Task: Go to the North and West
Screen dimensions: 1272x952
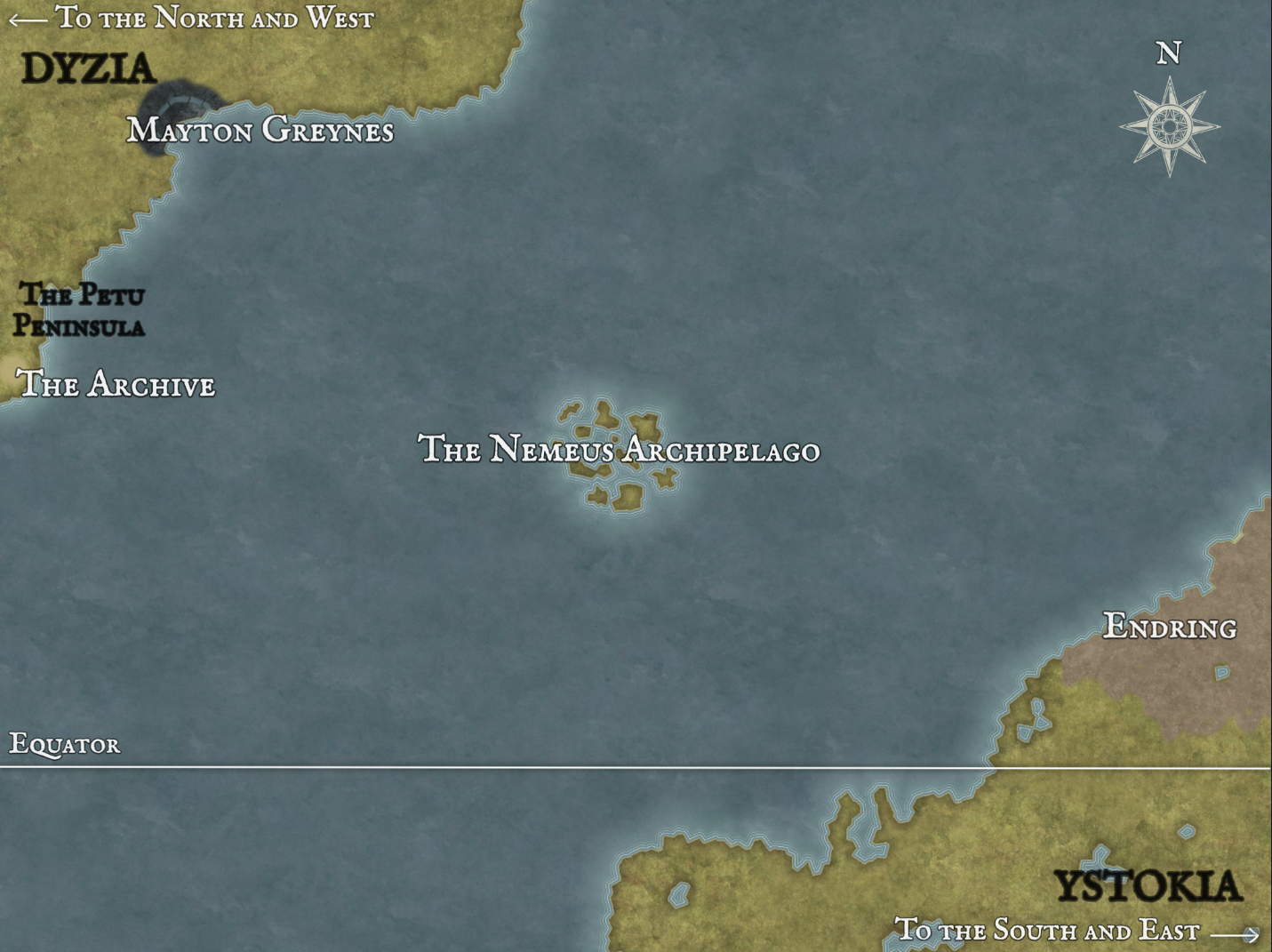Action: point(191,18)
